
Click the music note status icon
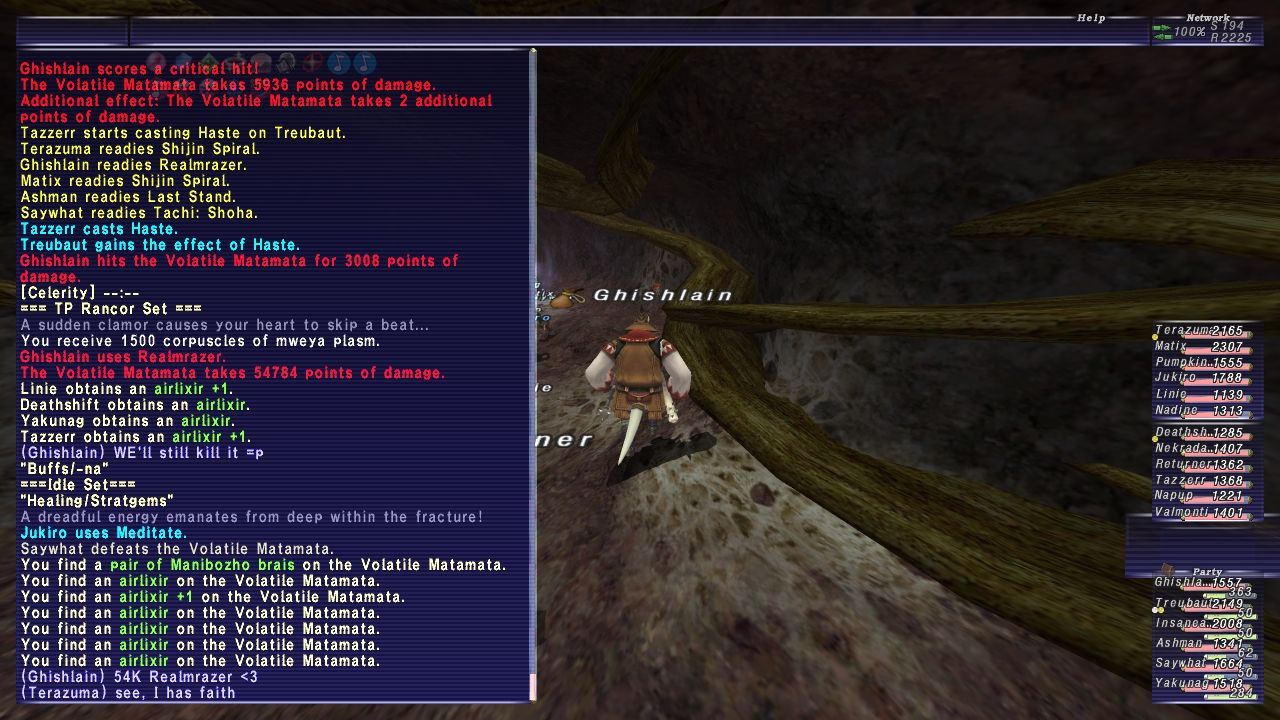pos(338,63)
